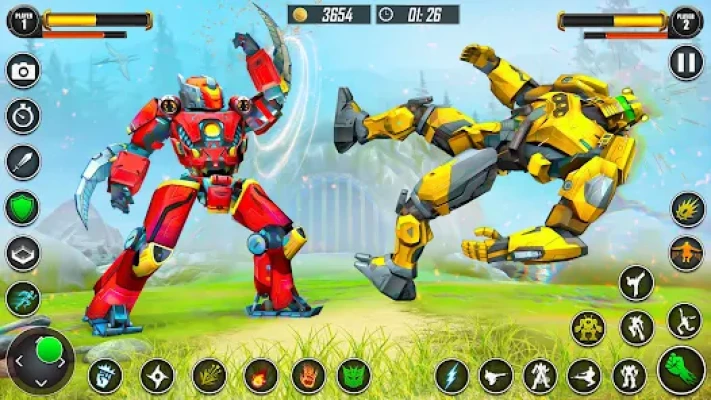This screenshot has width=711, height=400.
Task: Use the flaming hand ability
Action: pyautogui.click(x=308, y=376)
